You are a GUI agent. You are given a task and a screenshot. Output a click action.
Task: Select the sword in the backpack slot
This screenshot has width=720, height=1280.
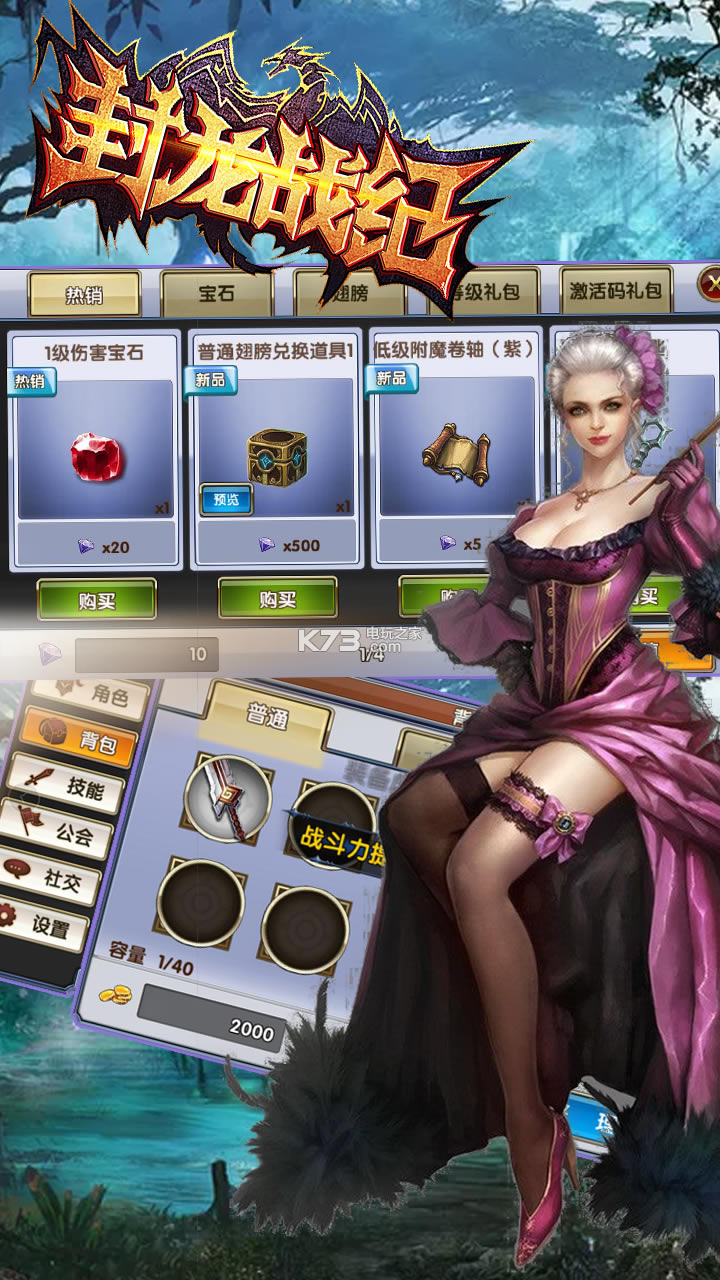(228, 798)
